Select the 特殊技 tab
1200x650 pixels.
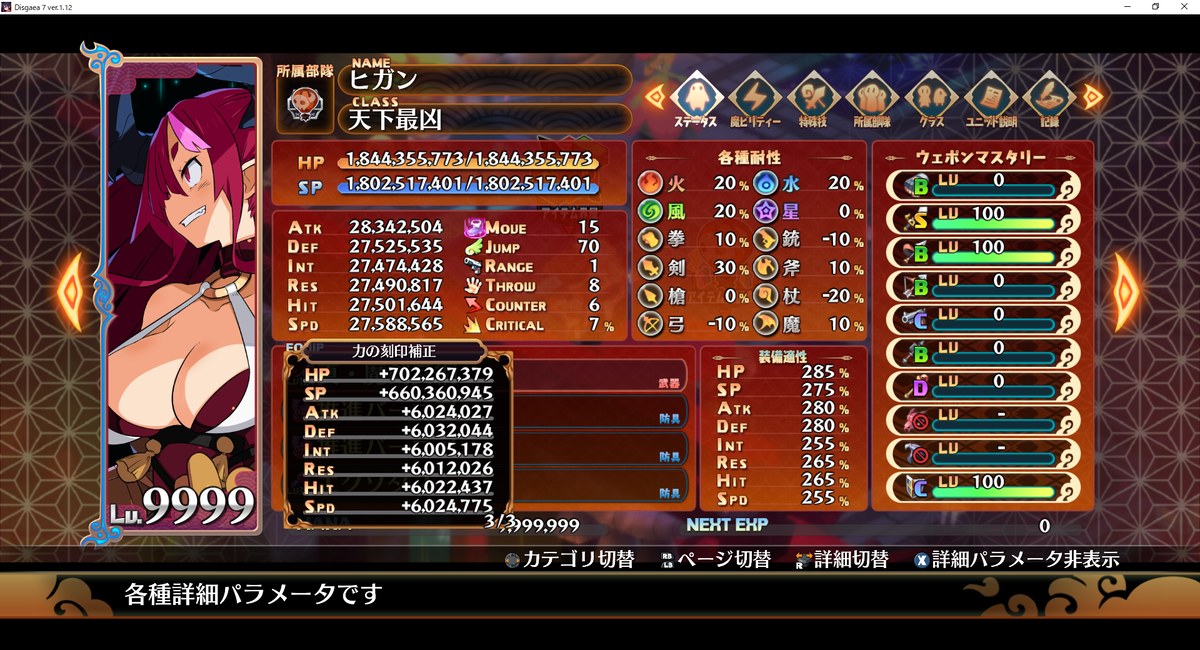point(813,99)
